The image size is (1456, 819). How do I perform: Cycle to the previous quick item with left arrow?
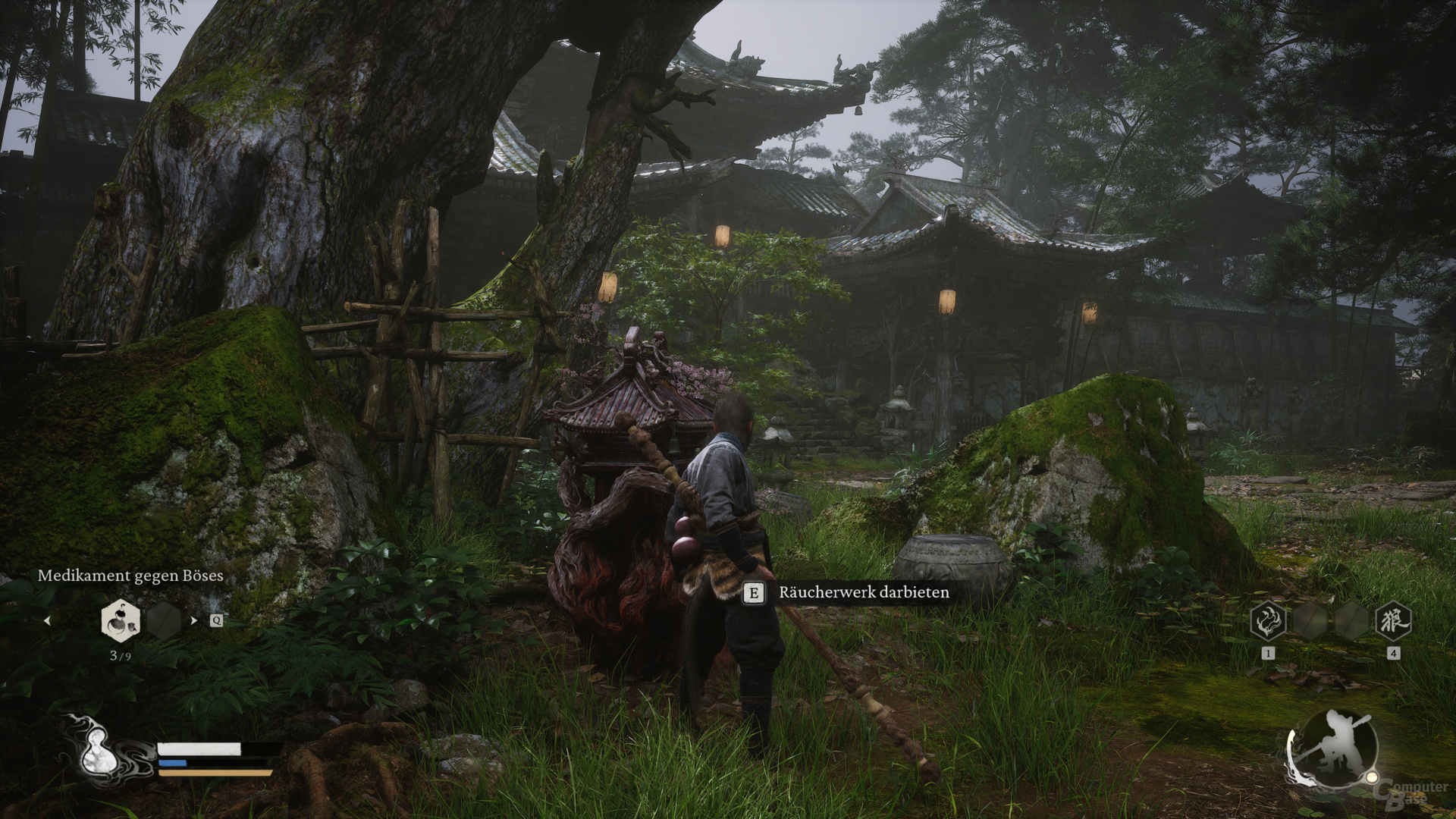(x=47, y=620)
